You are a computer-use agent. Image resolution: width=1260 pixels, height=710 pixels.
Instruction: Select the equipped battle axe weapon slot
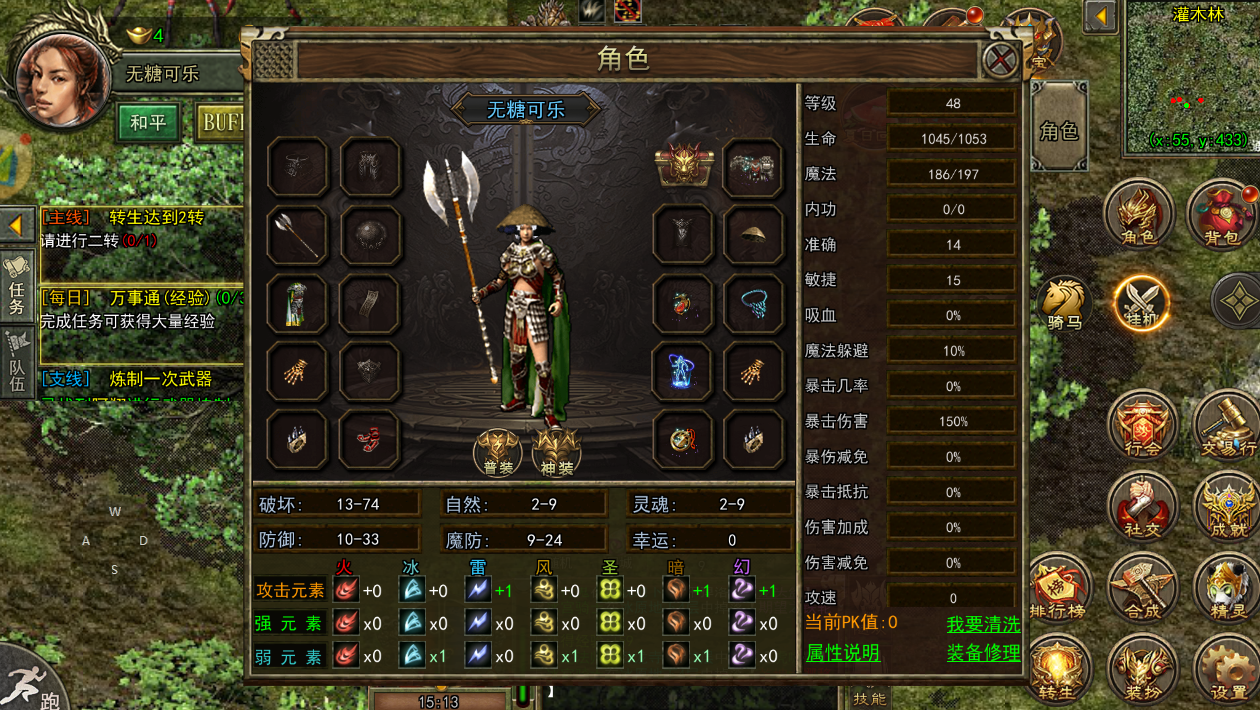pos(297,235)
